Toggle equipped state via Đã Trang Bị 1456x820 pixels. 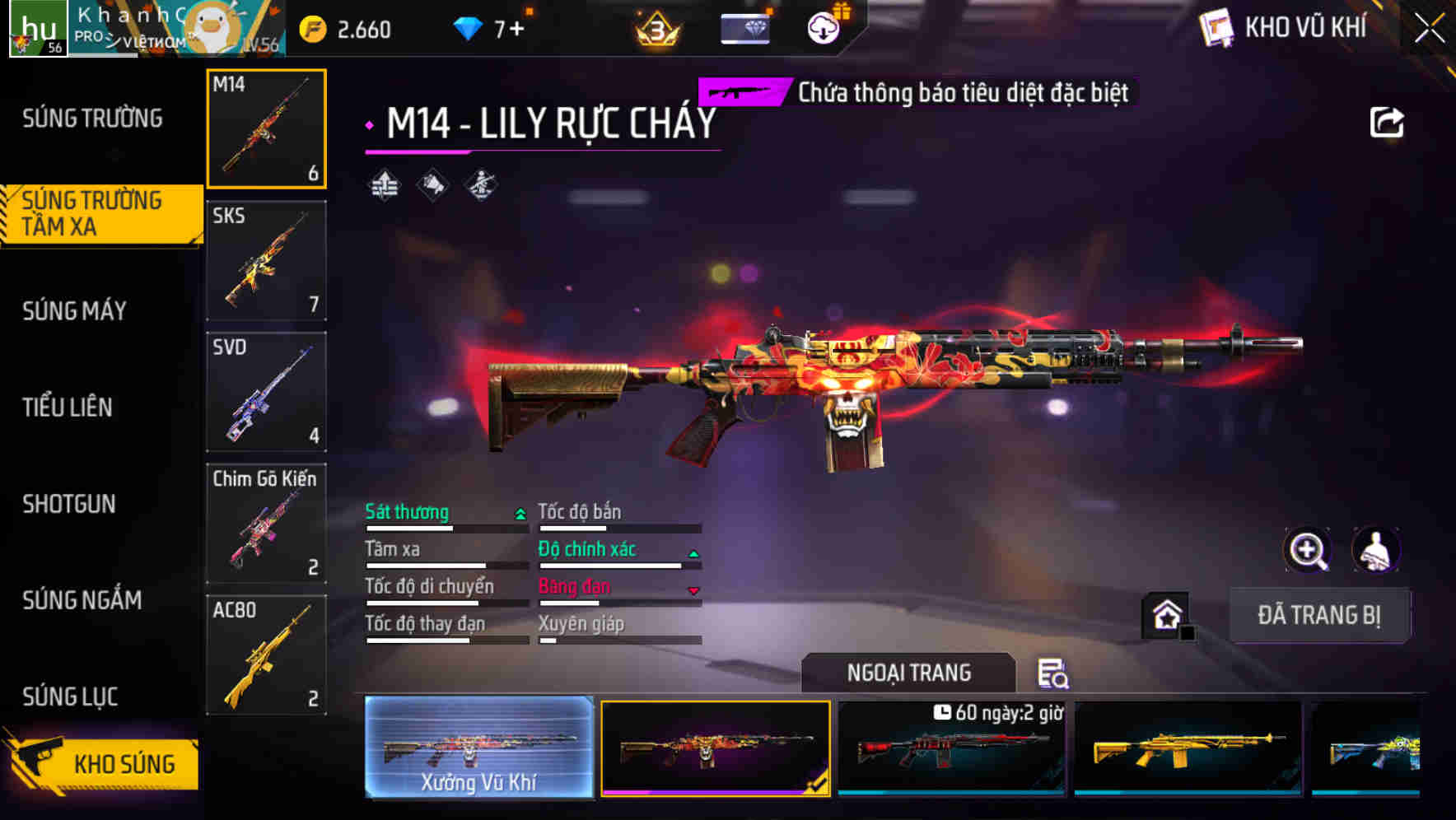(x=1319, y=616)
